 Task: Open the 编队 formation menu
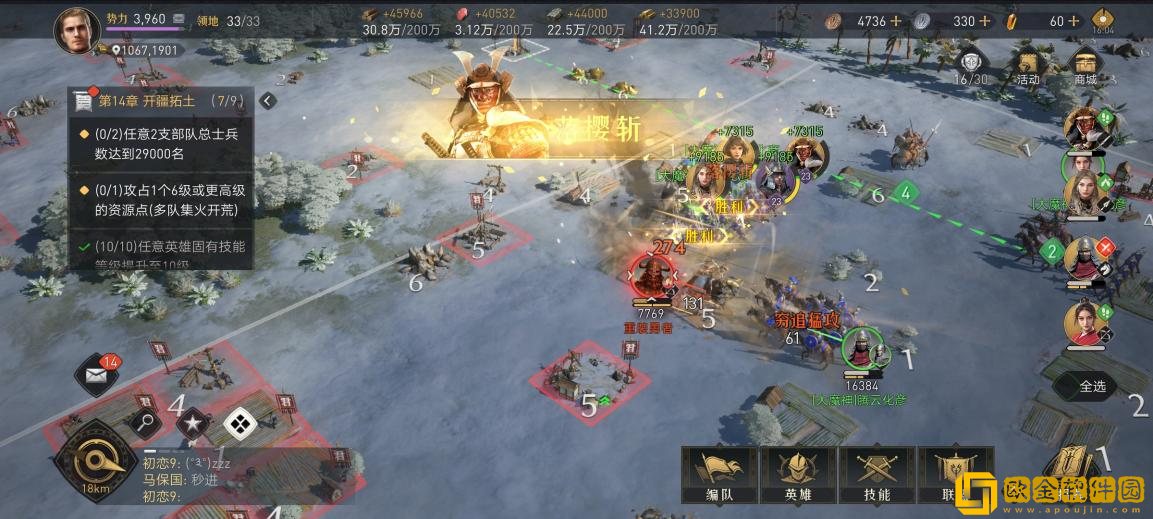point(718,474)
